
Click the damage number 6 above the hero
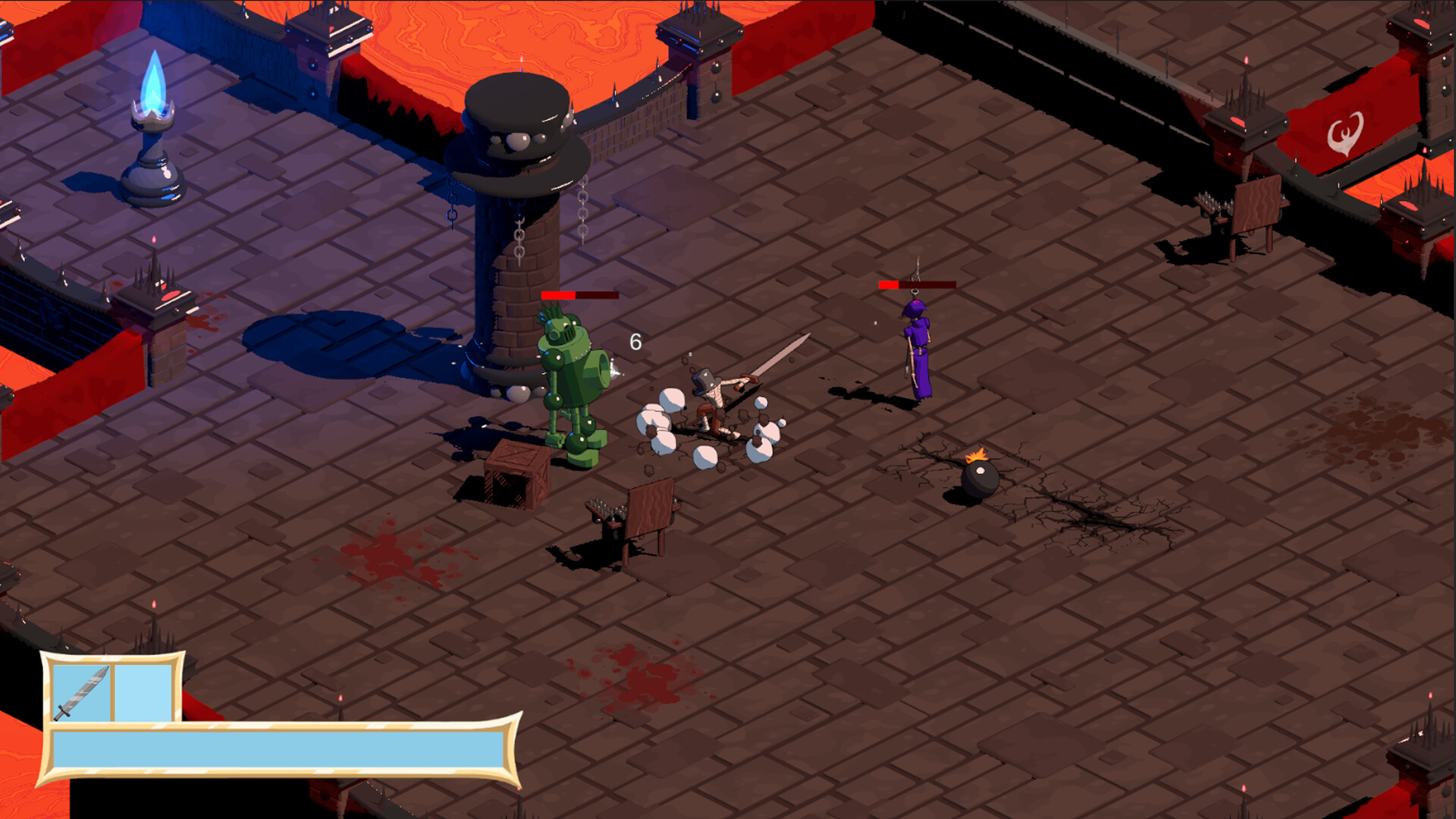point(635,343)
